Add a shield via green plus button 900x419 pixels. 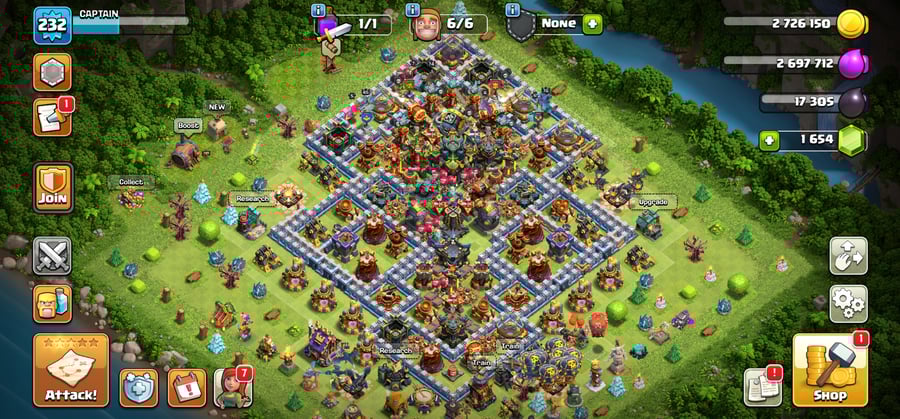pos(592,23)
